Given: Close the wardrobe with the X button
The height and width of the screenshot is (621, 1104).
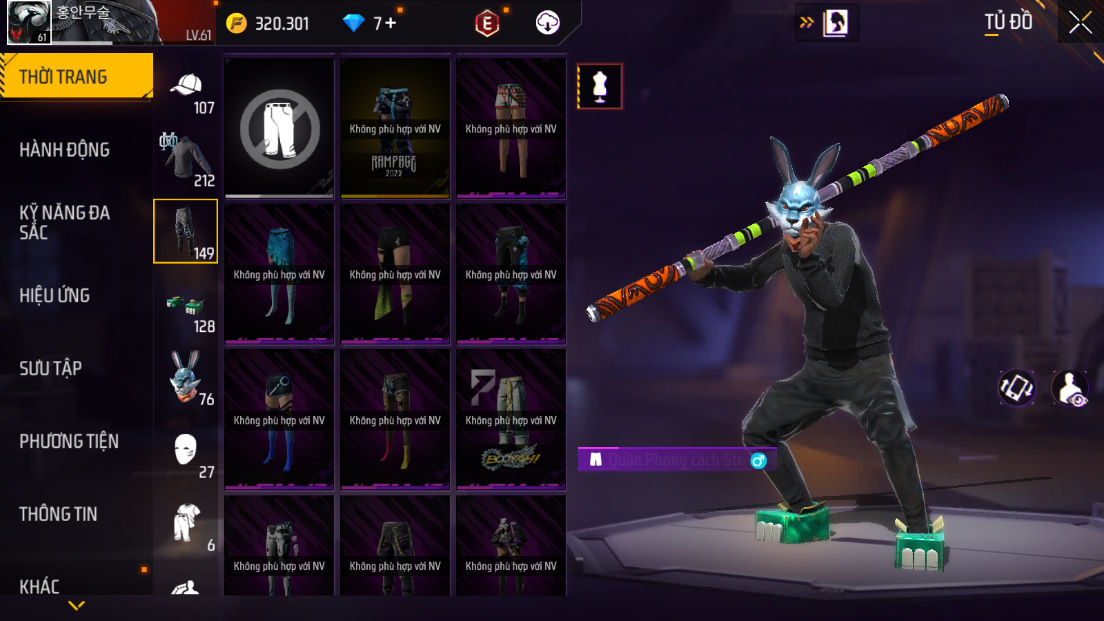Looking at the screenshot, I should pyautogui.click(x=1080, y=23).
